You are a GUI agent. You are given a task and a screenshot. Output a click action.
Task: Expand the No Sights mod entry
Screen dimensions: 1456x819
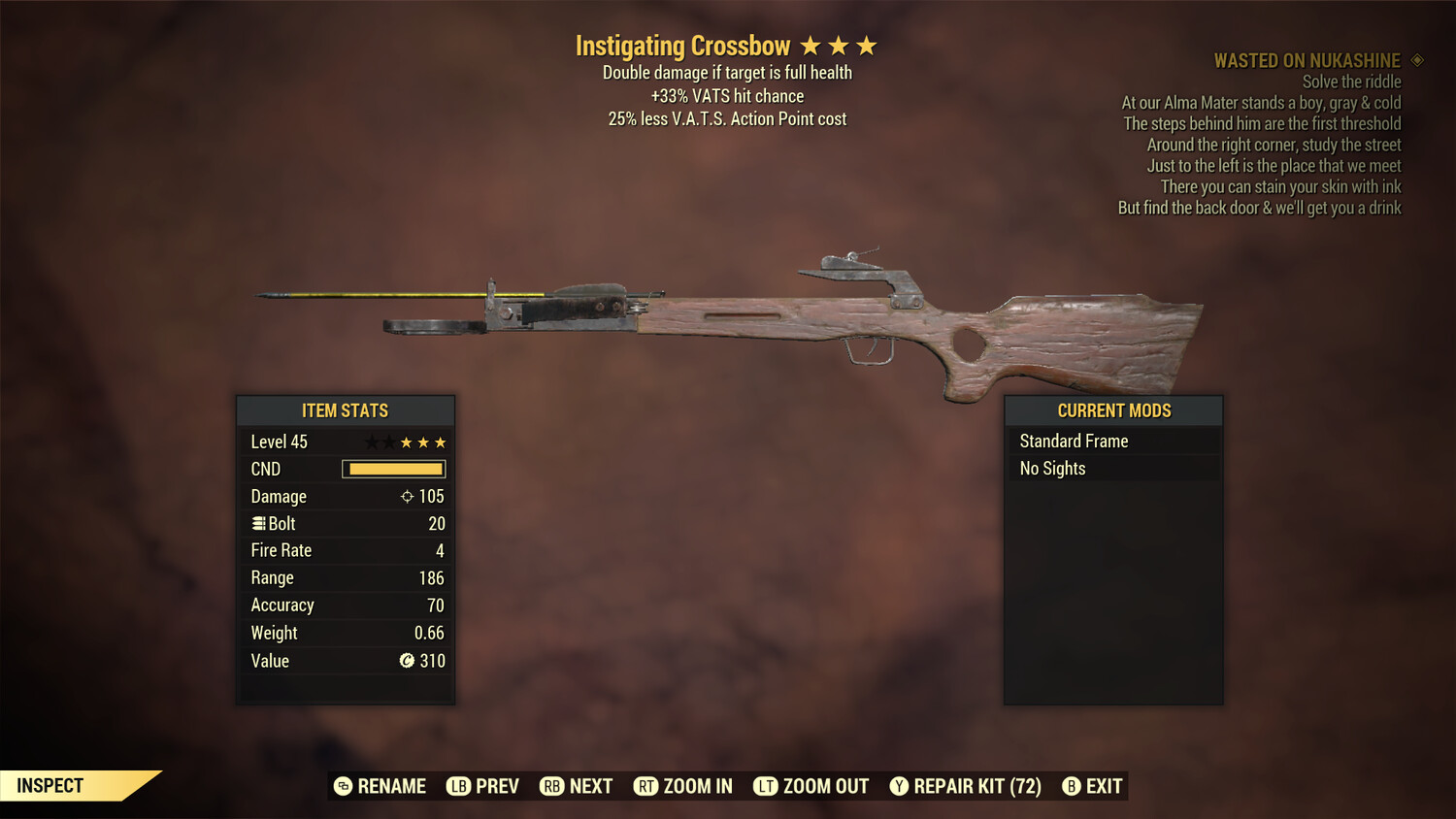pyautogui.click(x=1052, y=468)
